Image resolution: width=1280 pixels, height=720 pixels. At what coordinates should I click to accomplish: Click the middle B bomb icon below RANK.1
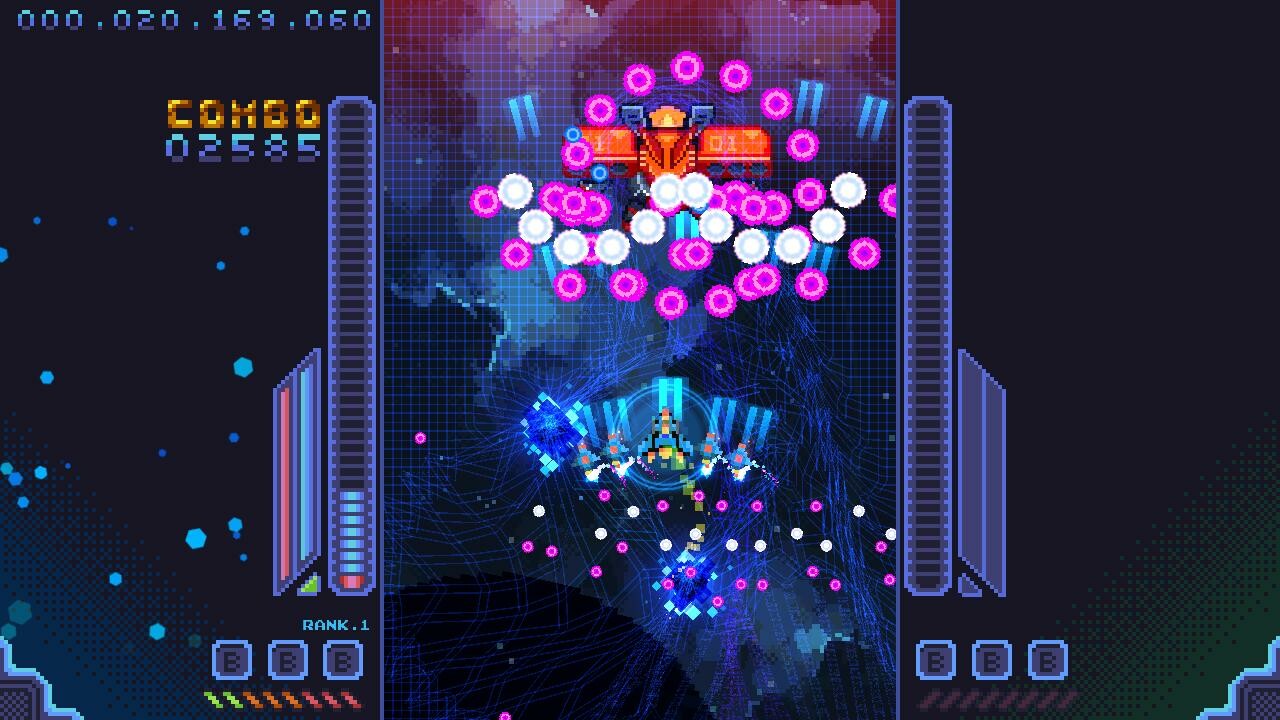pyautogui.click(x=287, y=660)
